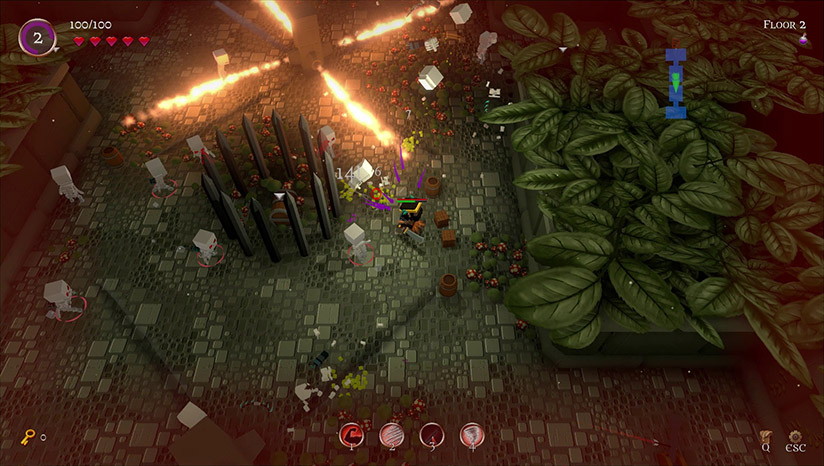Click the purple level badge
This screenshot has height=466, width=824.
pos(38,38)
